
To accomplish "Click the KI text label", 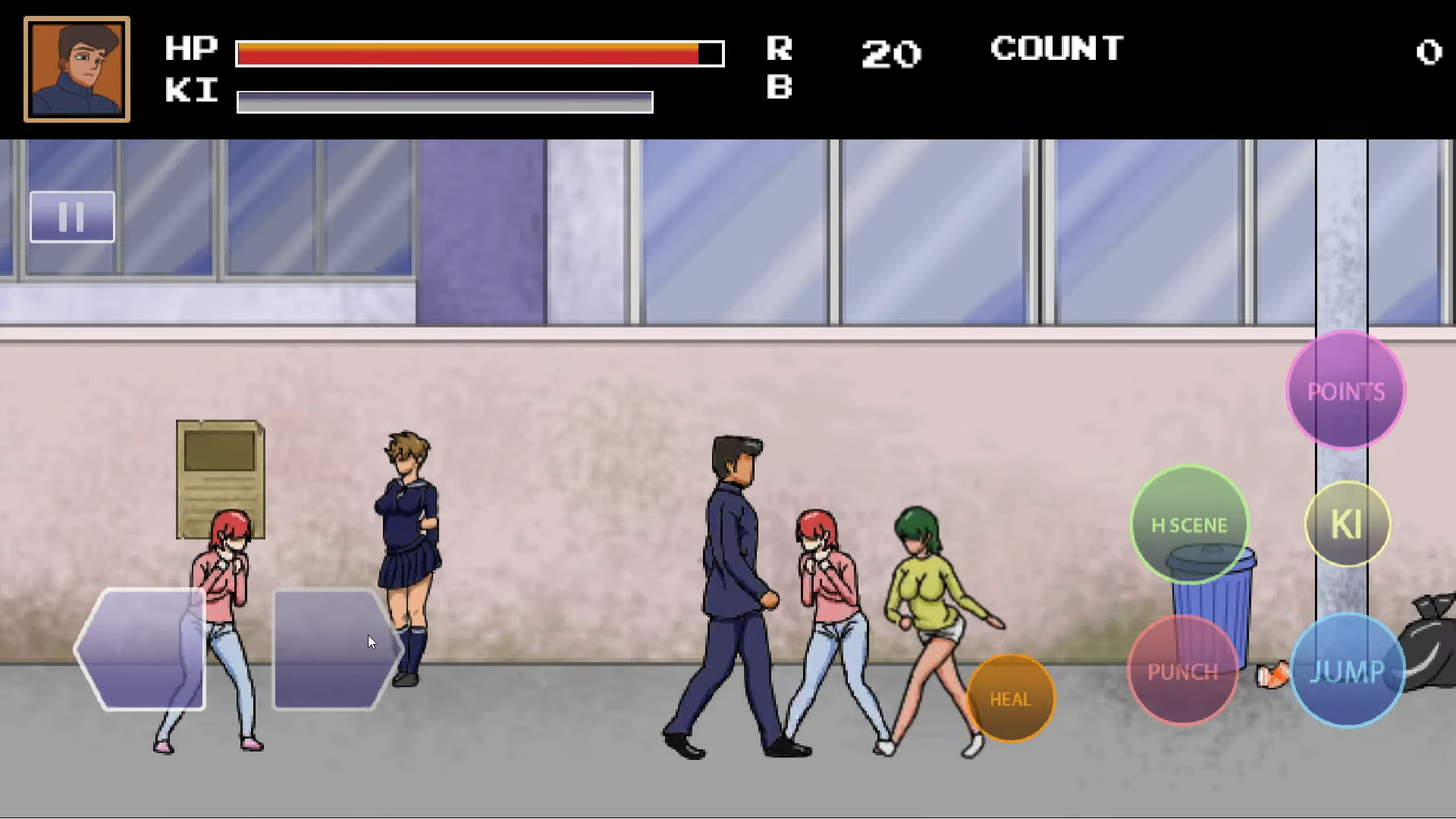I will [190, 92].
